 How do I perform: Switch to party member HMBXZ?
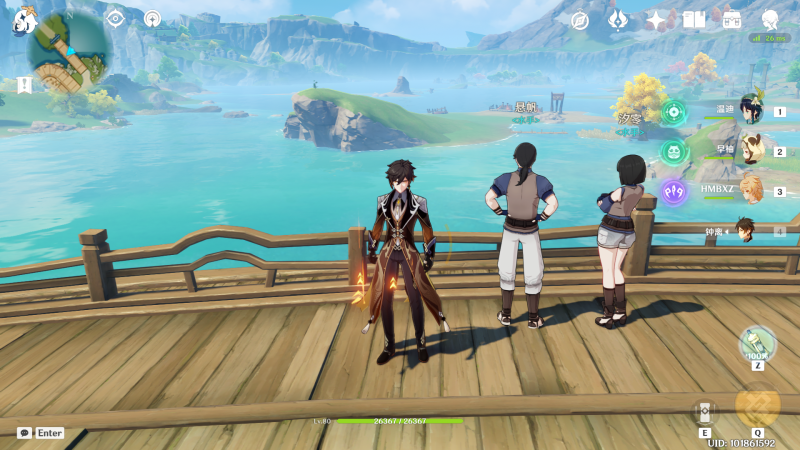[750, 190]
